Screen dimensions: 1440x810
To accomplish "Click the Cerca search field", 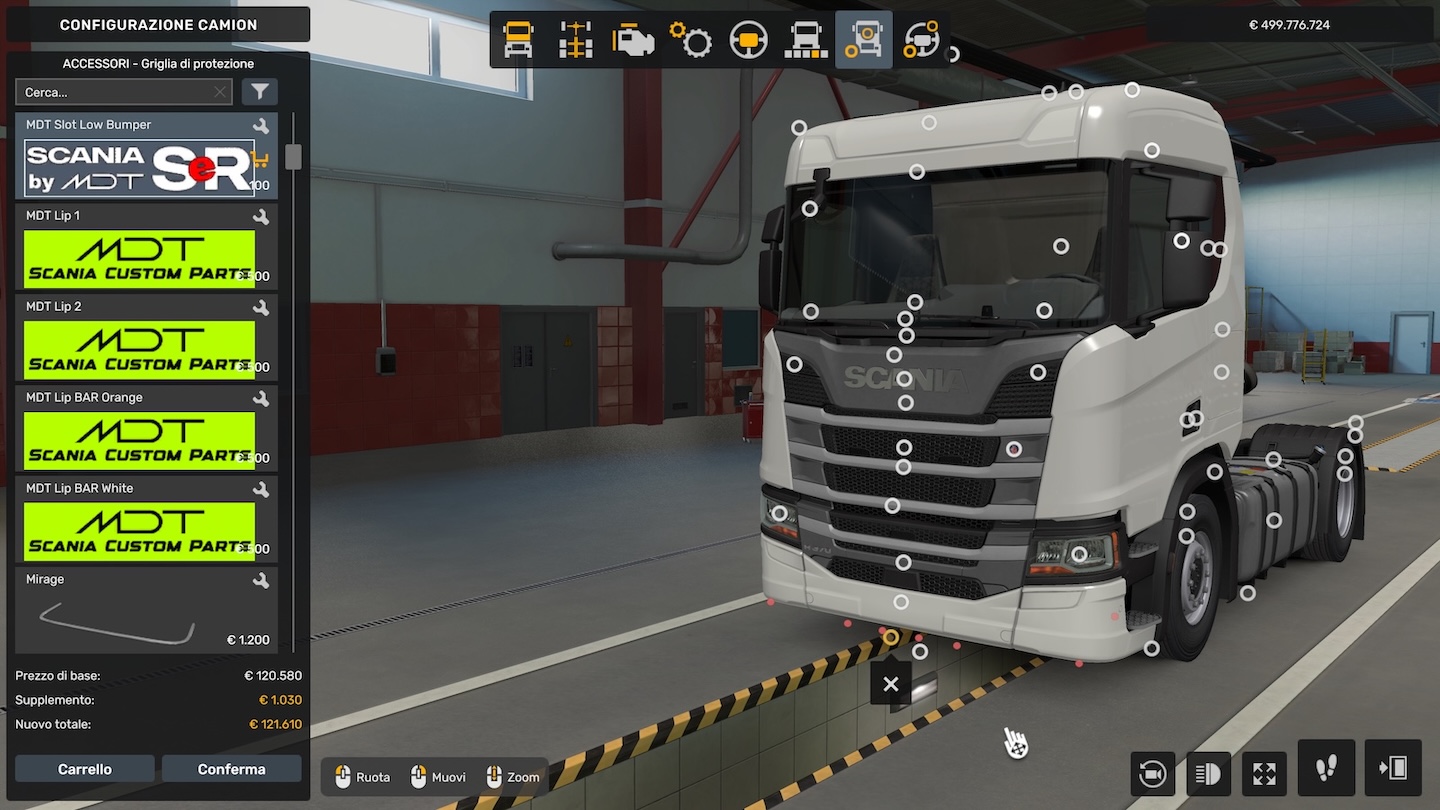I will pos(115,92).
